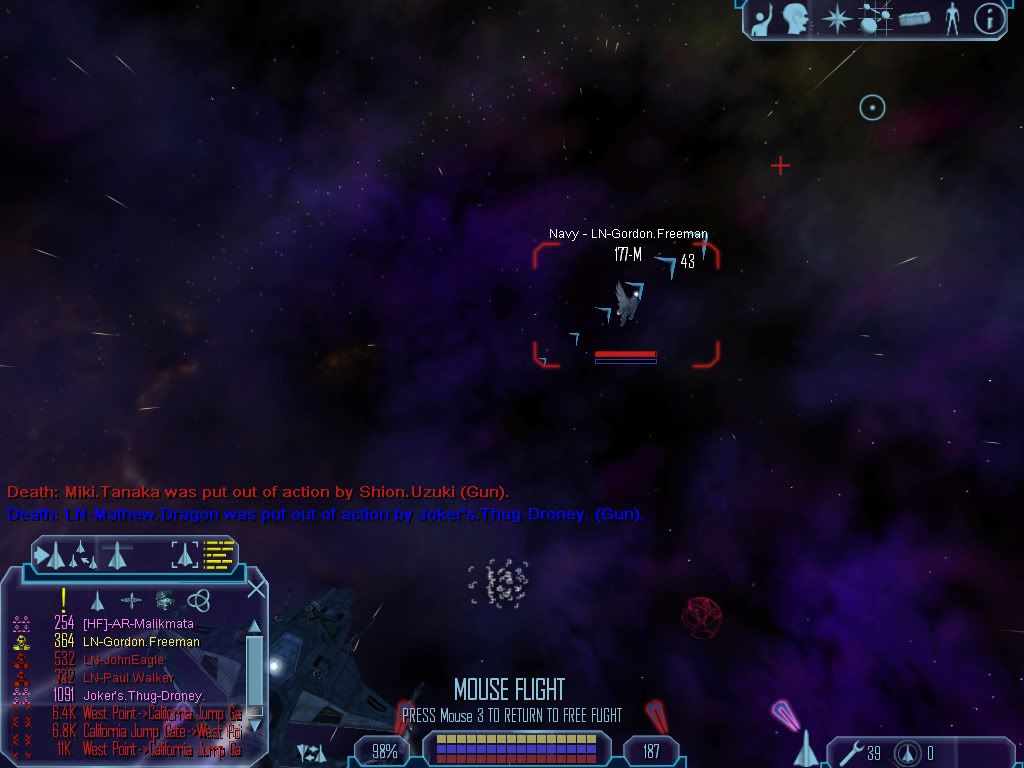Activate the shield battery icon
The height and width of the screenshot is (768, 1024).
pyautogui.click(x=908, y=753)
